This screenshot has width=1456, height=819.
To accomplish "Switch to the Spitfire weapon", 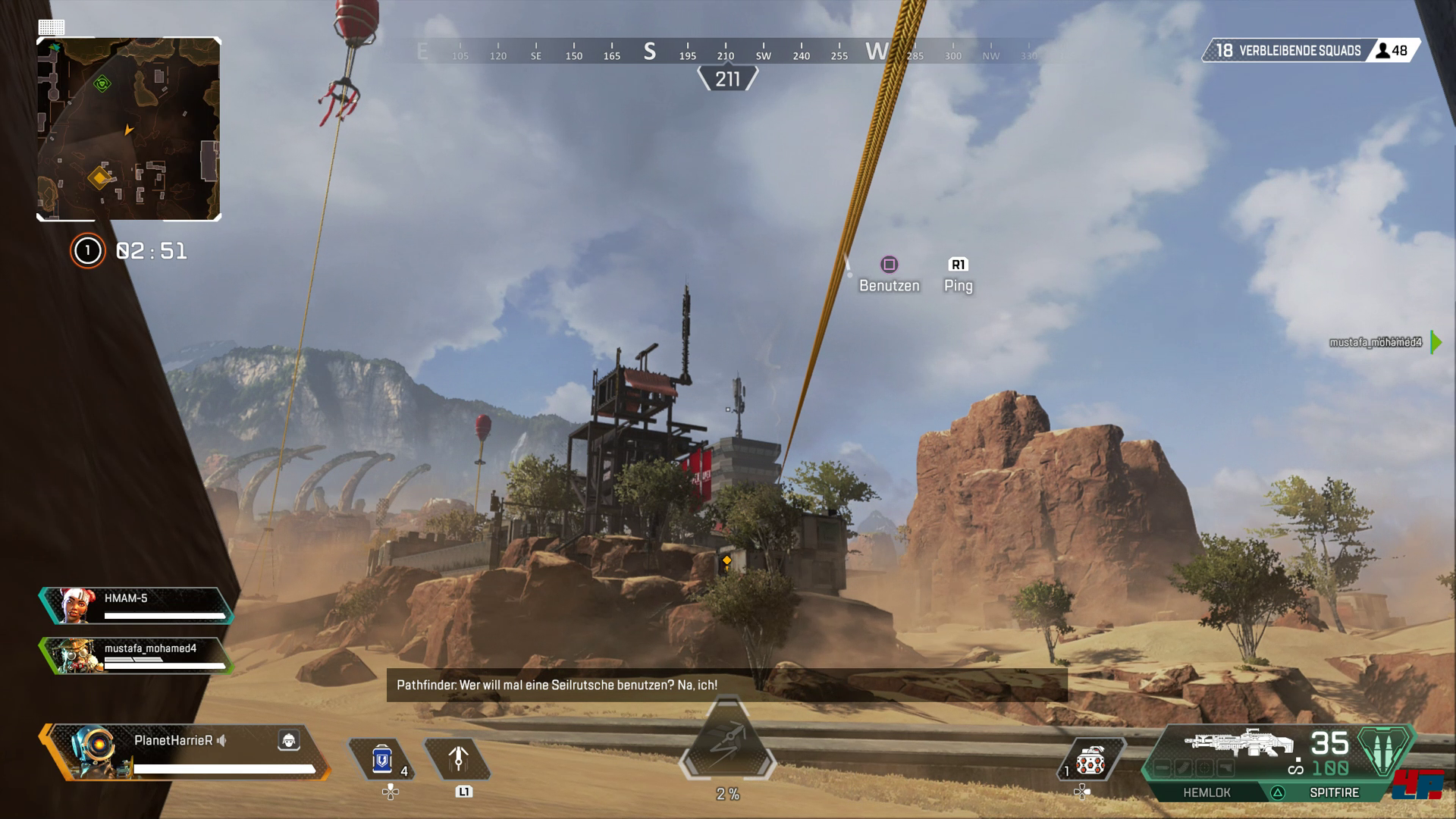I will point(1334,792).
